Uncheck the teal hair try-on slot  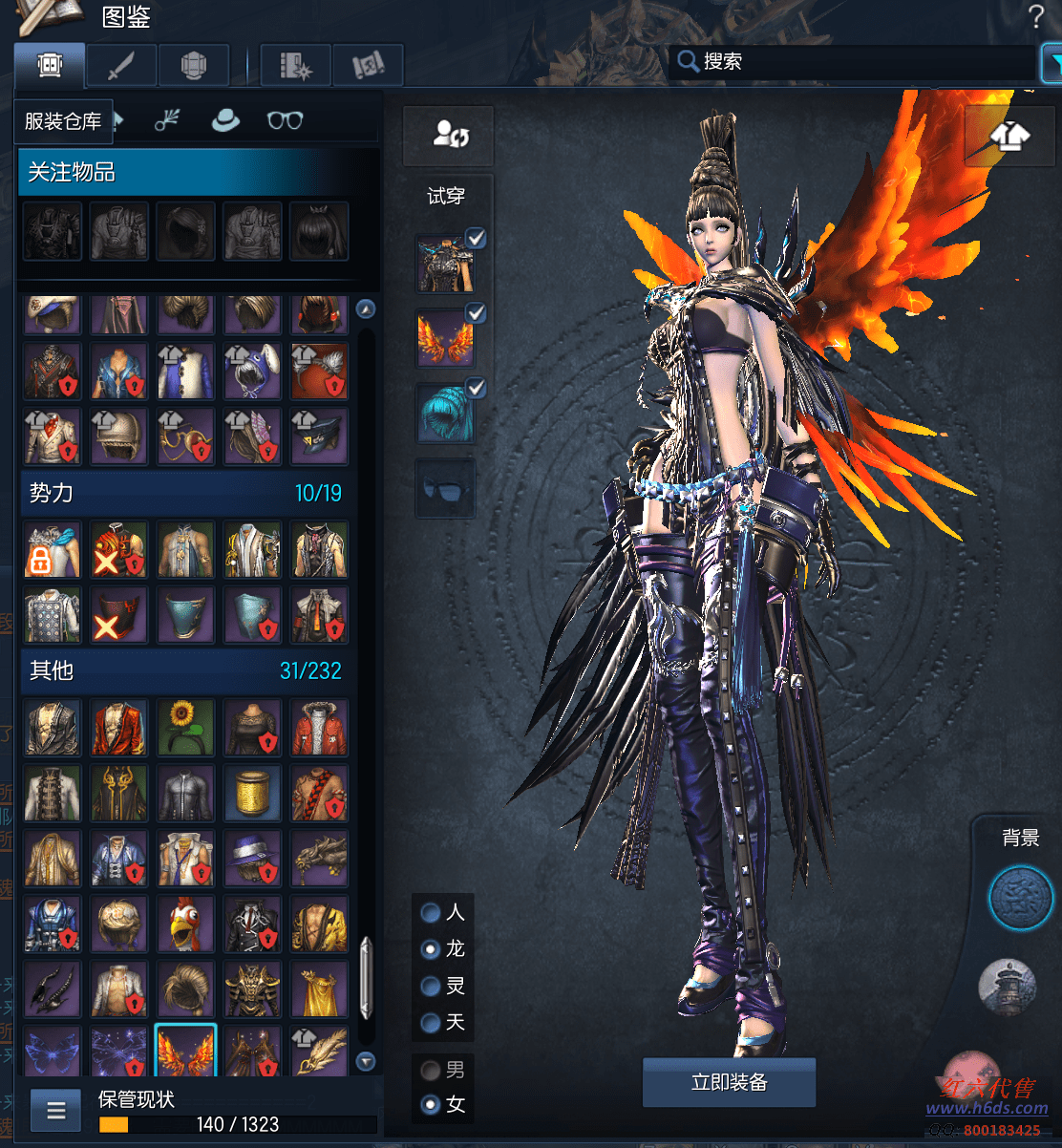[x=476, y=388]
